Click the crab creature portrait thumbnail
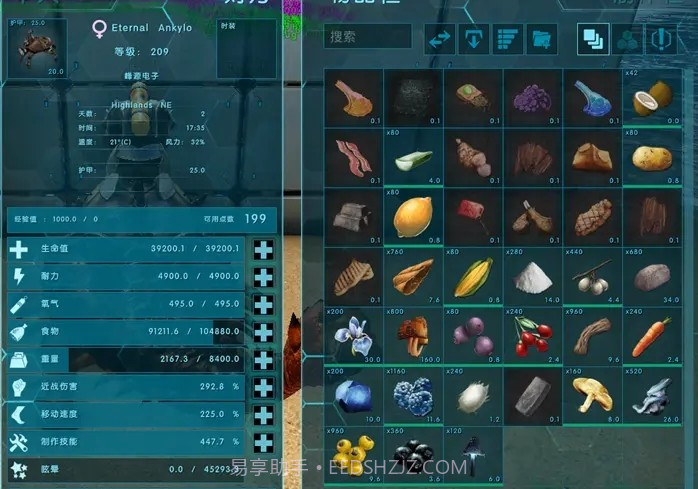The image size is (698, 489). (x=37, y=48)
